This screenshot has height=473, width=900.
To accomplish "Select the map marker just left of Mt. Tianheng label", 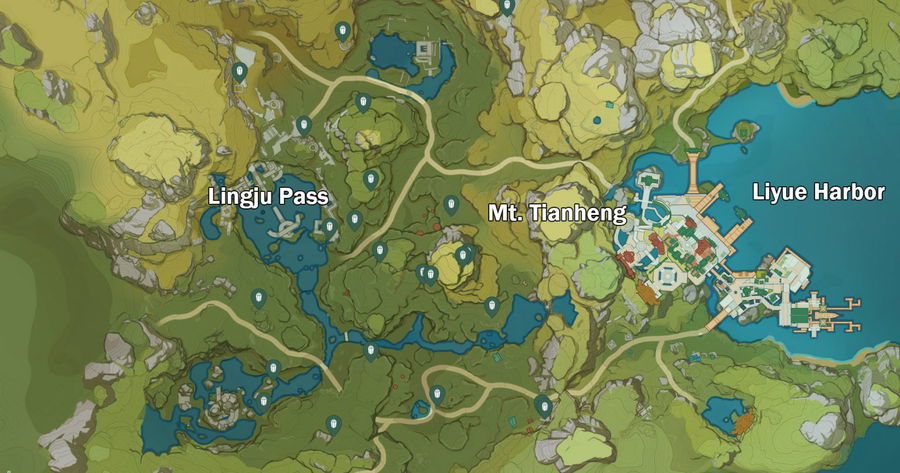I will pyautogui.click(x=451, y=205).
